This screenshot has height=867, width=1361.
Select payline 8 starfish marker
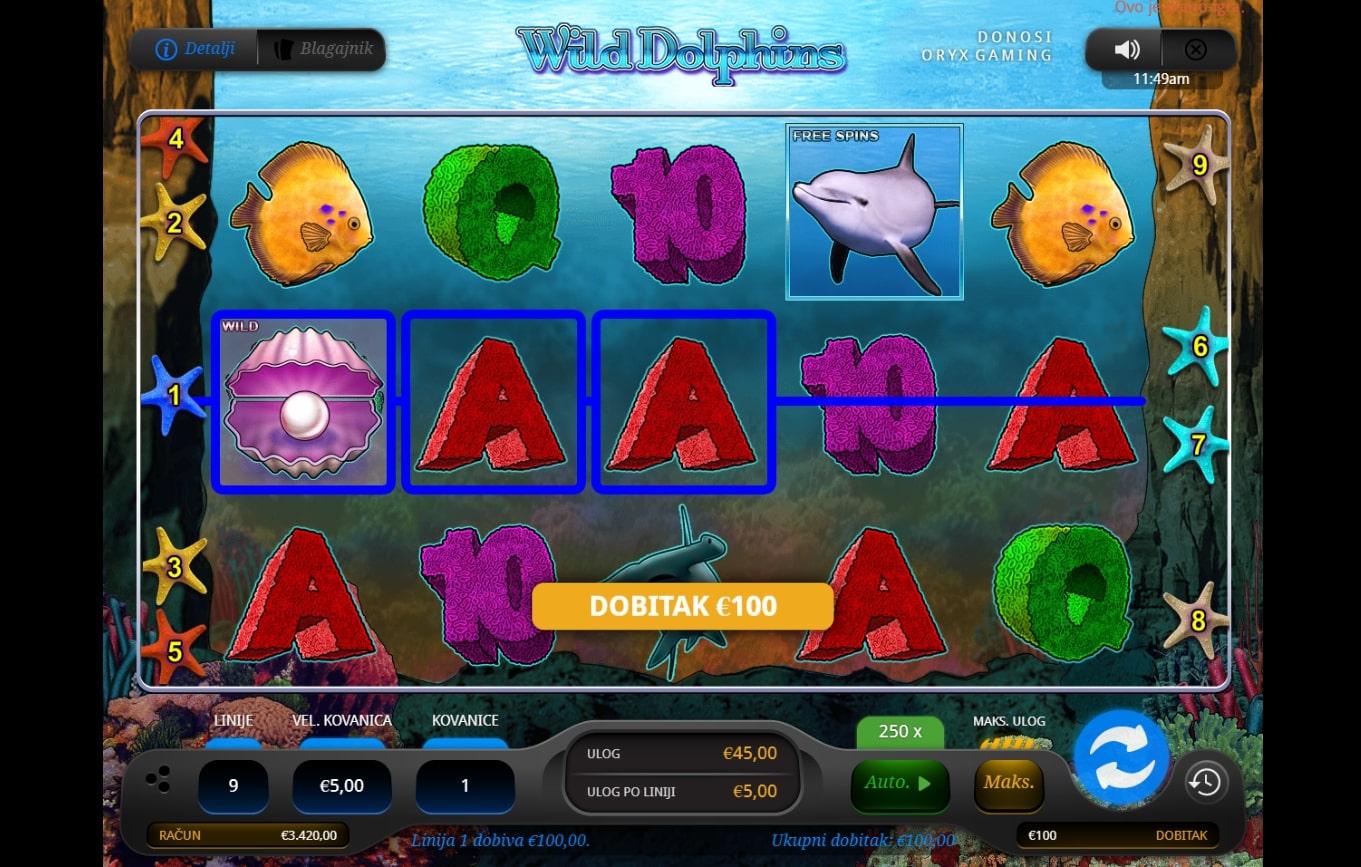(1197, 620)
